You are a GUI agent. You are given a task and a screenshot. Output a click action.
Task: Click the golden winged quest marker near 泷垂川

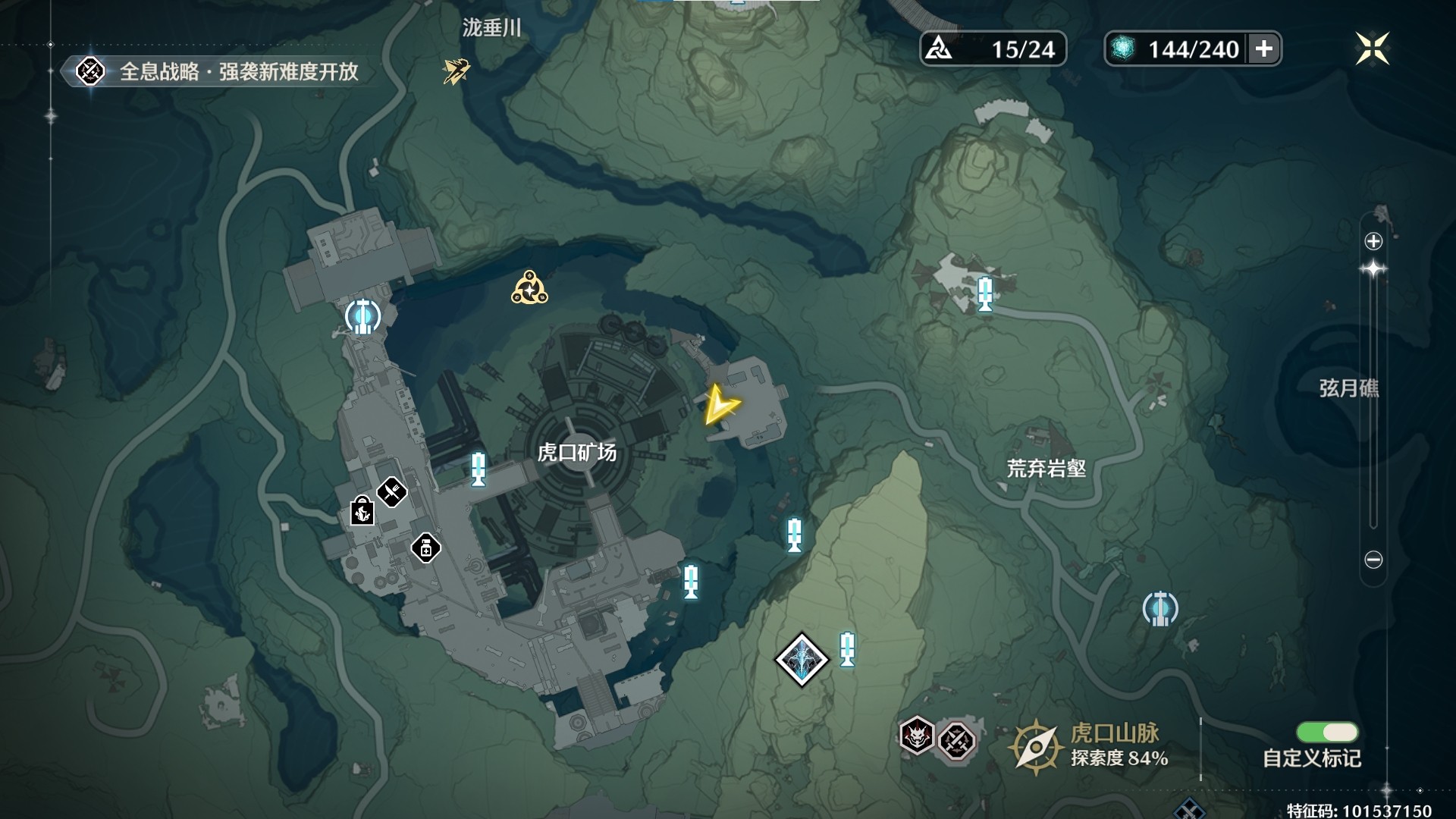456,71
